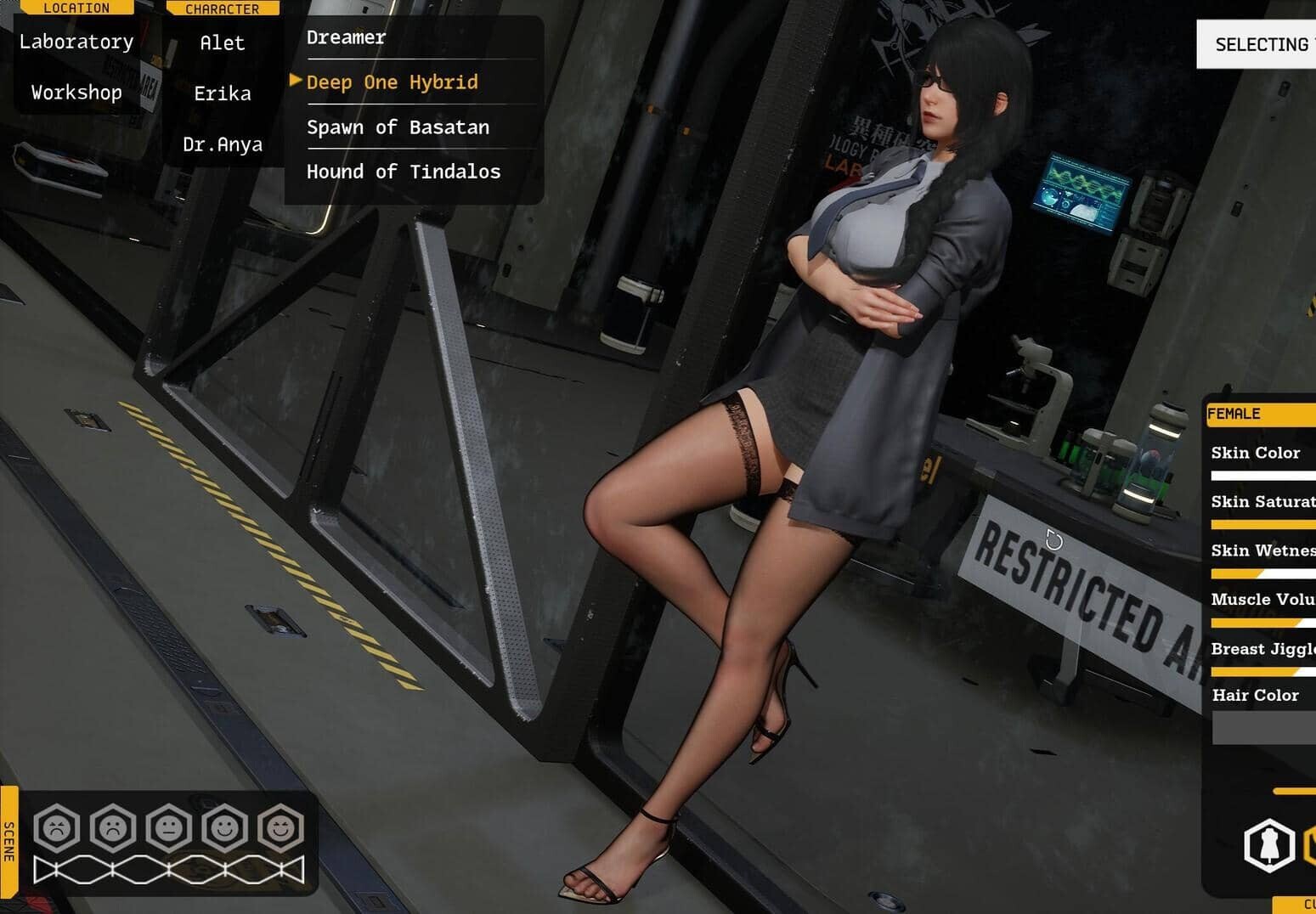Pick Dr.Anya as the character
The image size is (1316, 914).
pos(223,144)
